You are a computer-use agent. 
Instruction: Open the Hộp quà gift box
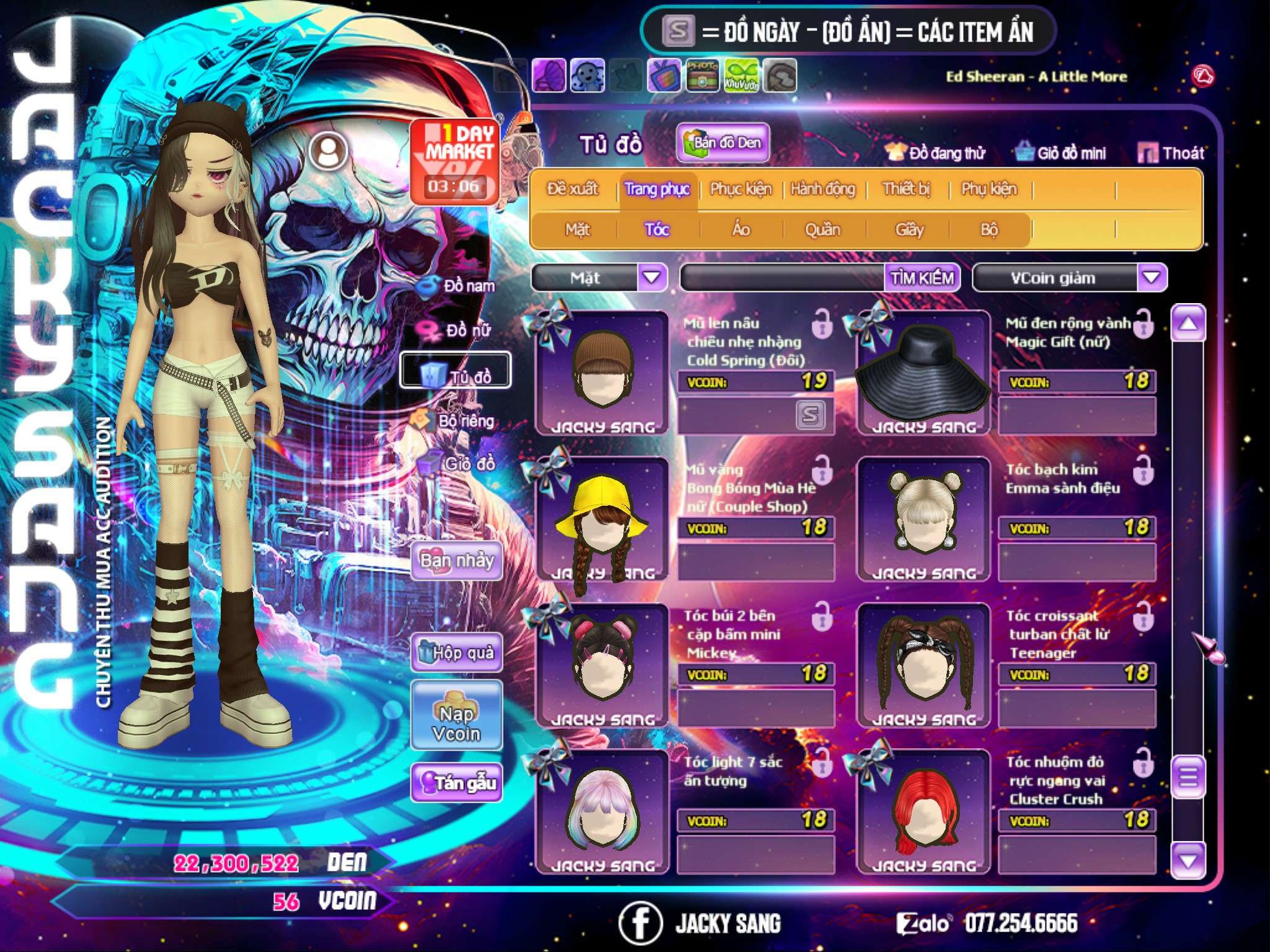[457, 652]
